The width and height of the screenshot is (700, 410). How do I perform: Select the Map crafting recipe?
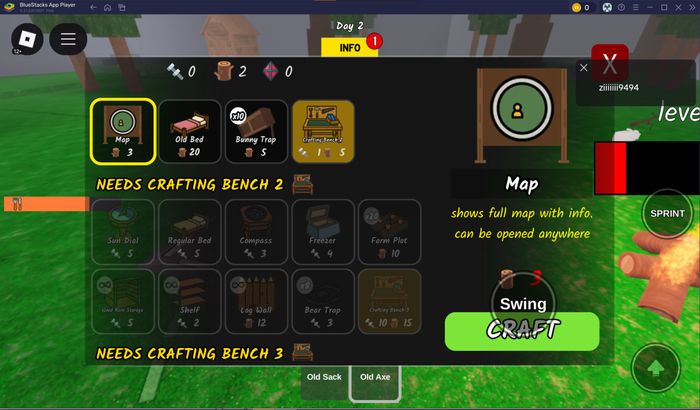point(123,131)
